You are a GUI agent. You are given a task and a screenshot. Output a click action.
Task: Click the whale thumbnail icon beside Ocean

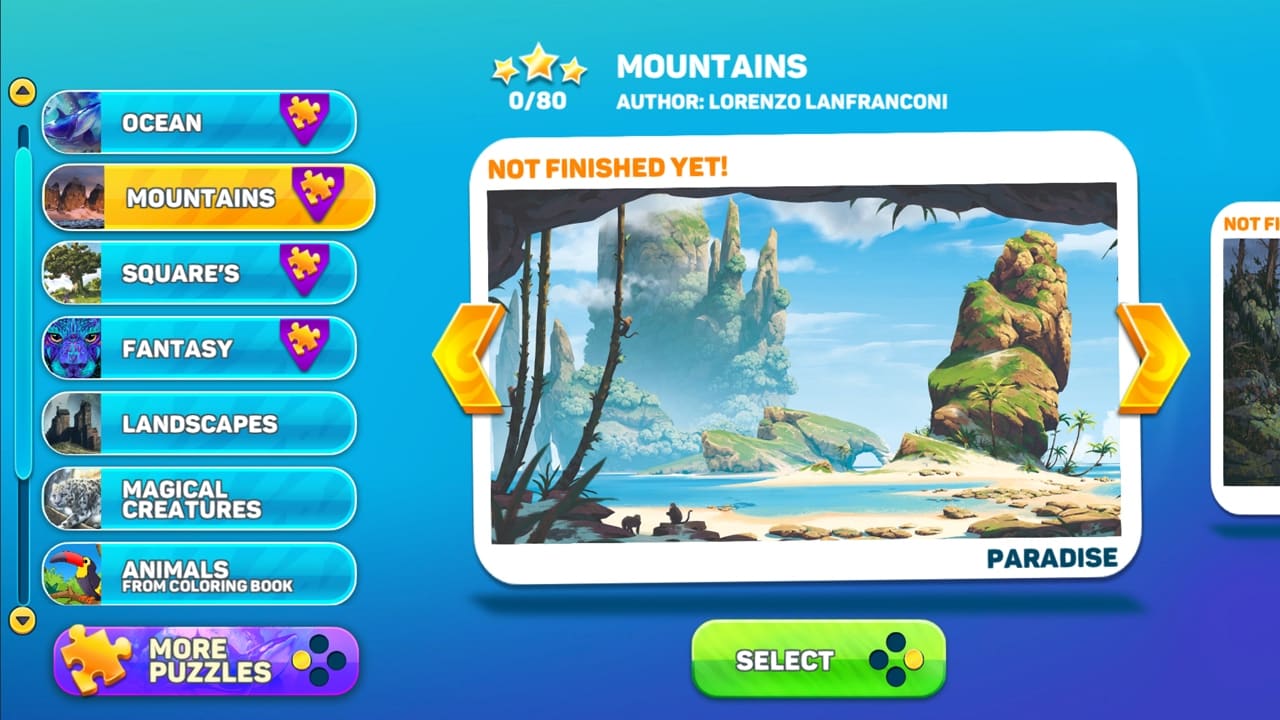coord(72,123)
